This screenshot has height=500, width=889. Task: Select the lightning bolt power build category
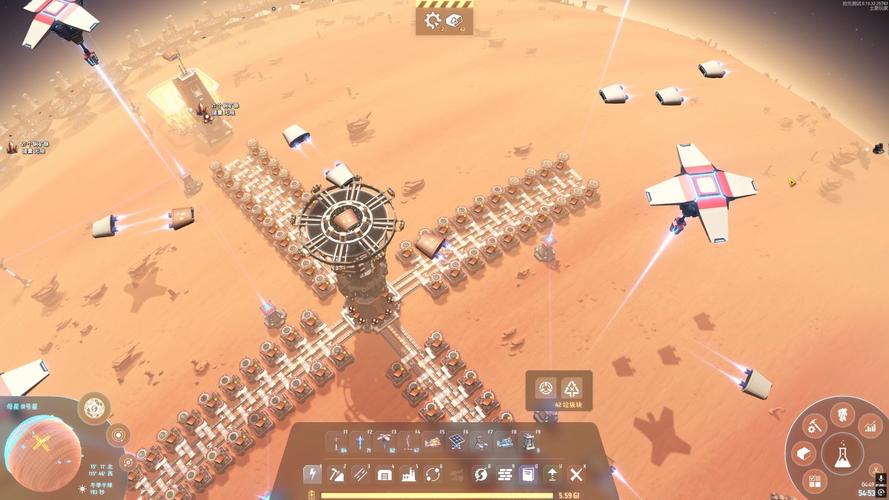click(312, 473)
